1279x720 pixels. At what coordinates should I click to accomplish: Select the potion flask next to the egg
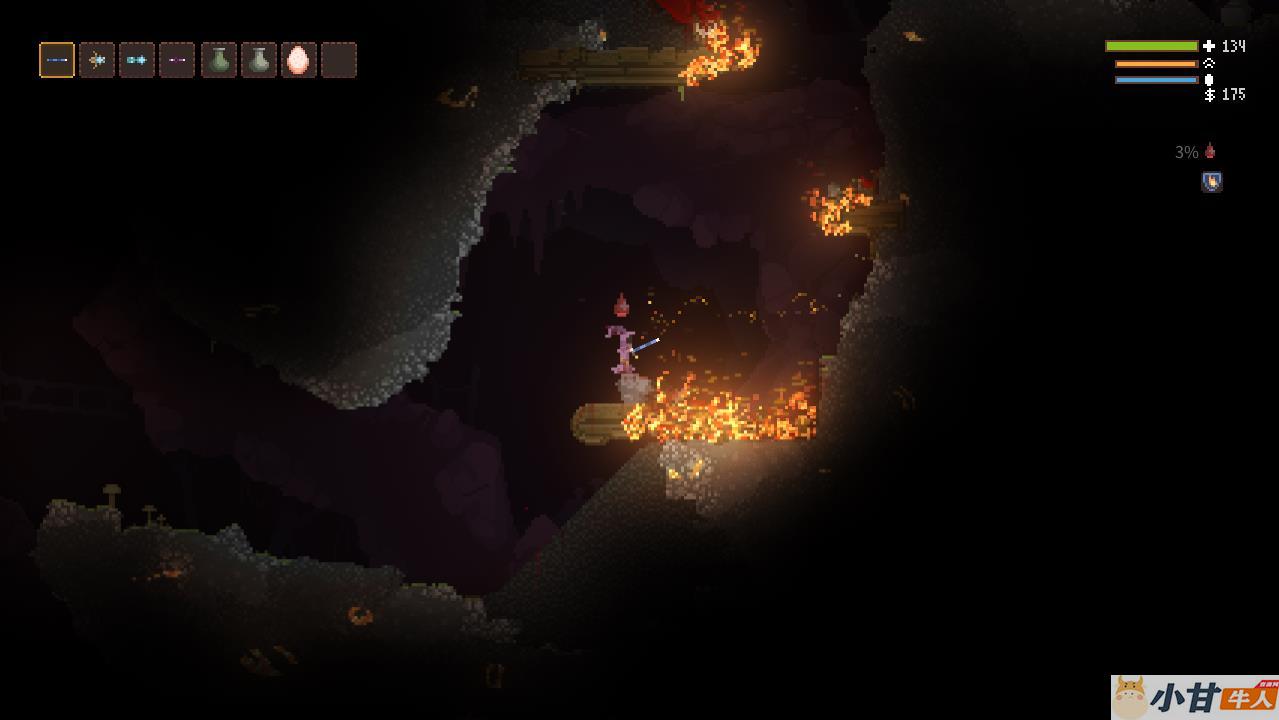point(259,60)
